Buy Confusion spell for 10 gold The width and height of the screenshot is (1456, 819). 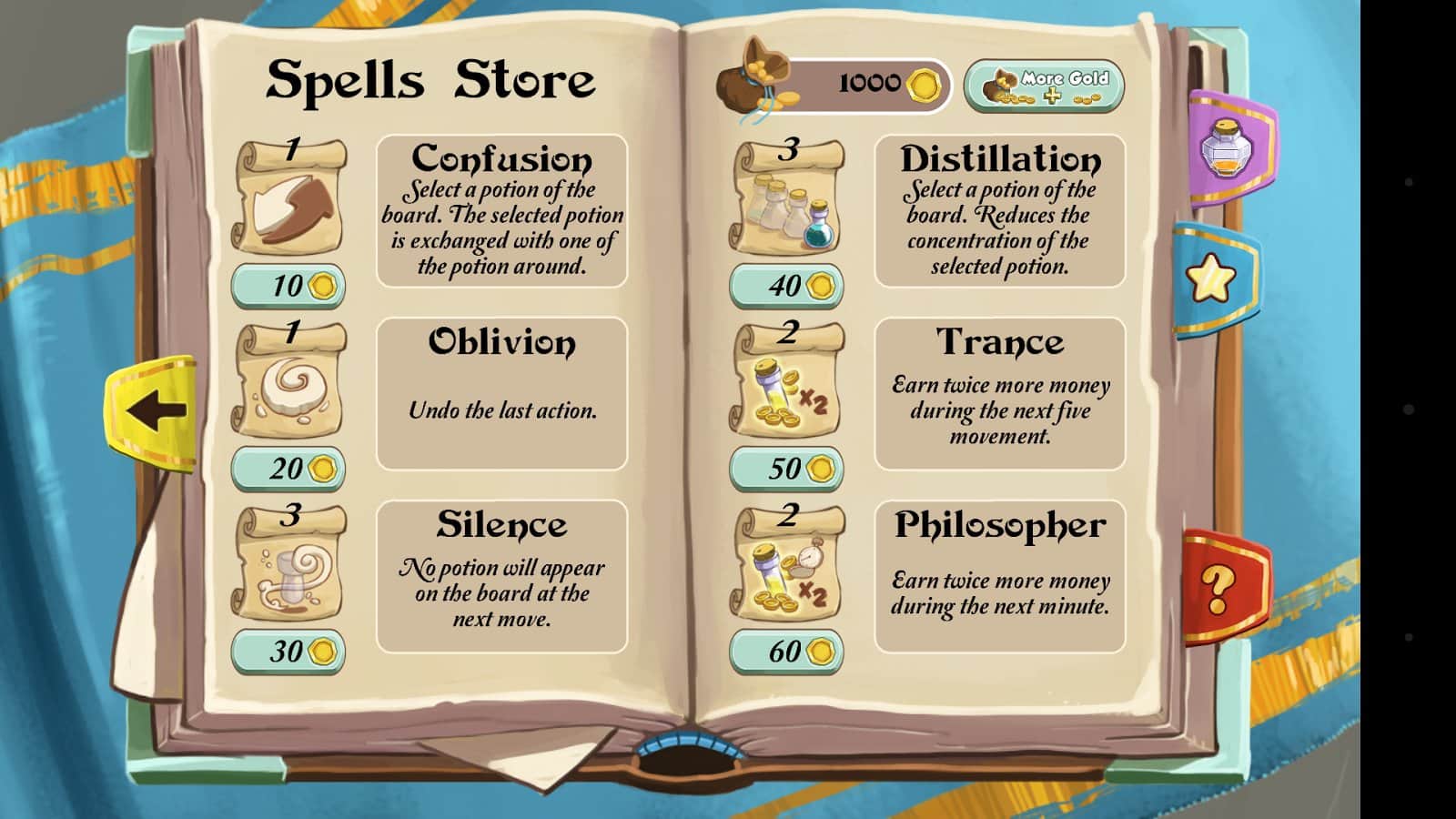288,286
